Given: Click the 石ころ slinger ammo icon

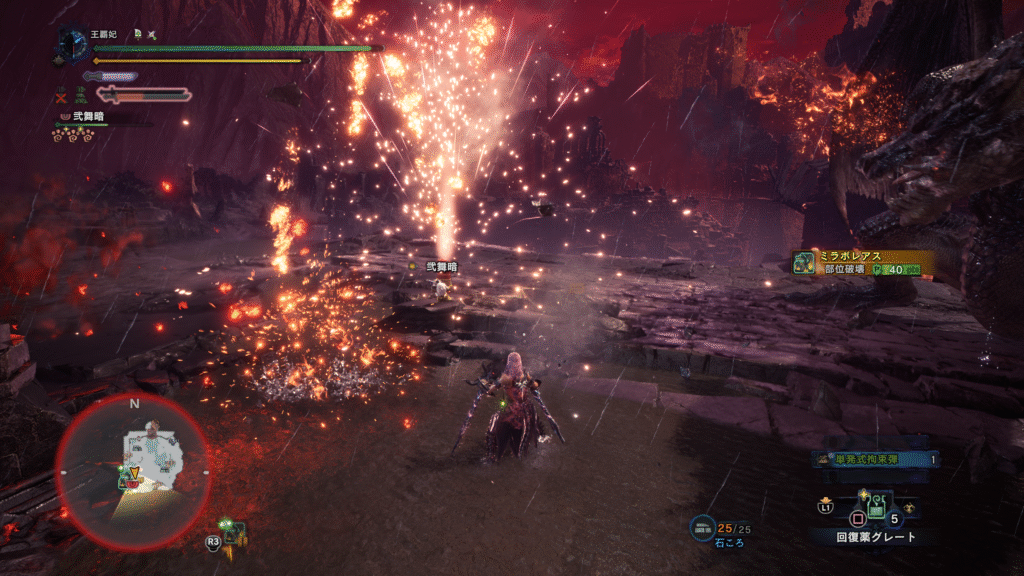Looking at the screenshot, I should click(702, 526).
